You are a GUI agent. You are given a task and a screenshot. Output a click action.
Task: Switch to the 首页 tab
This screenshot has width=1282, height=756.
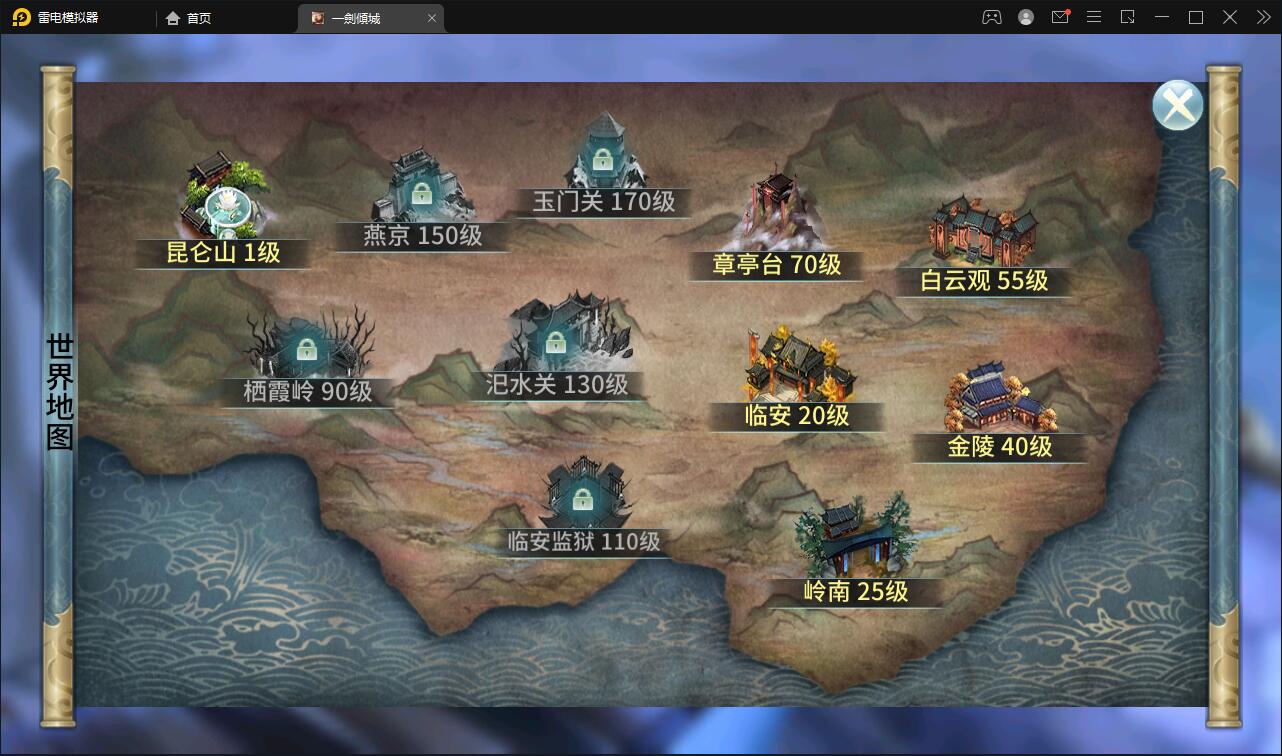187,17
